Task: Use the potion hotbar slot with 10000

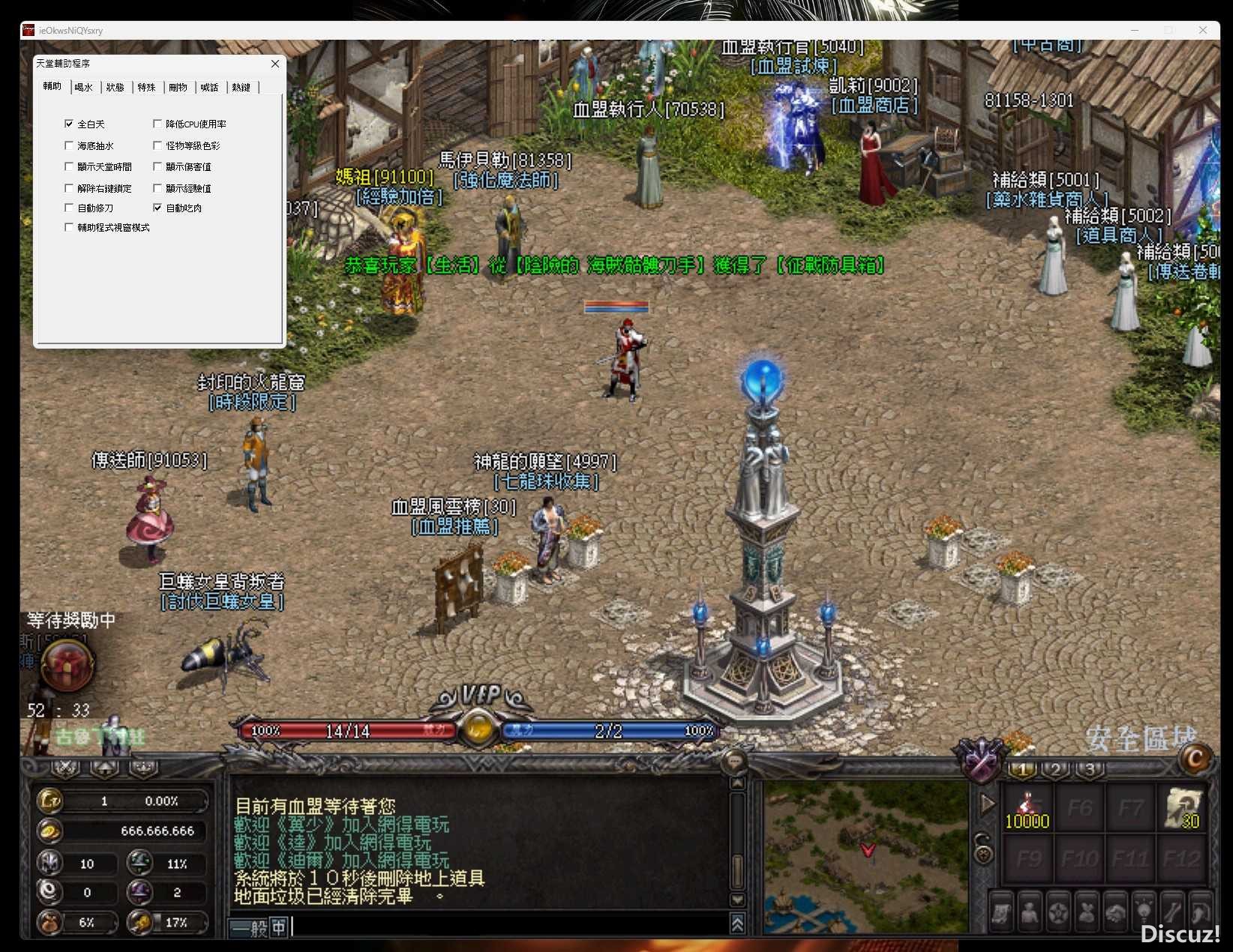Action: (x=1027, y=808)
